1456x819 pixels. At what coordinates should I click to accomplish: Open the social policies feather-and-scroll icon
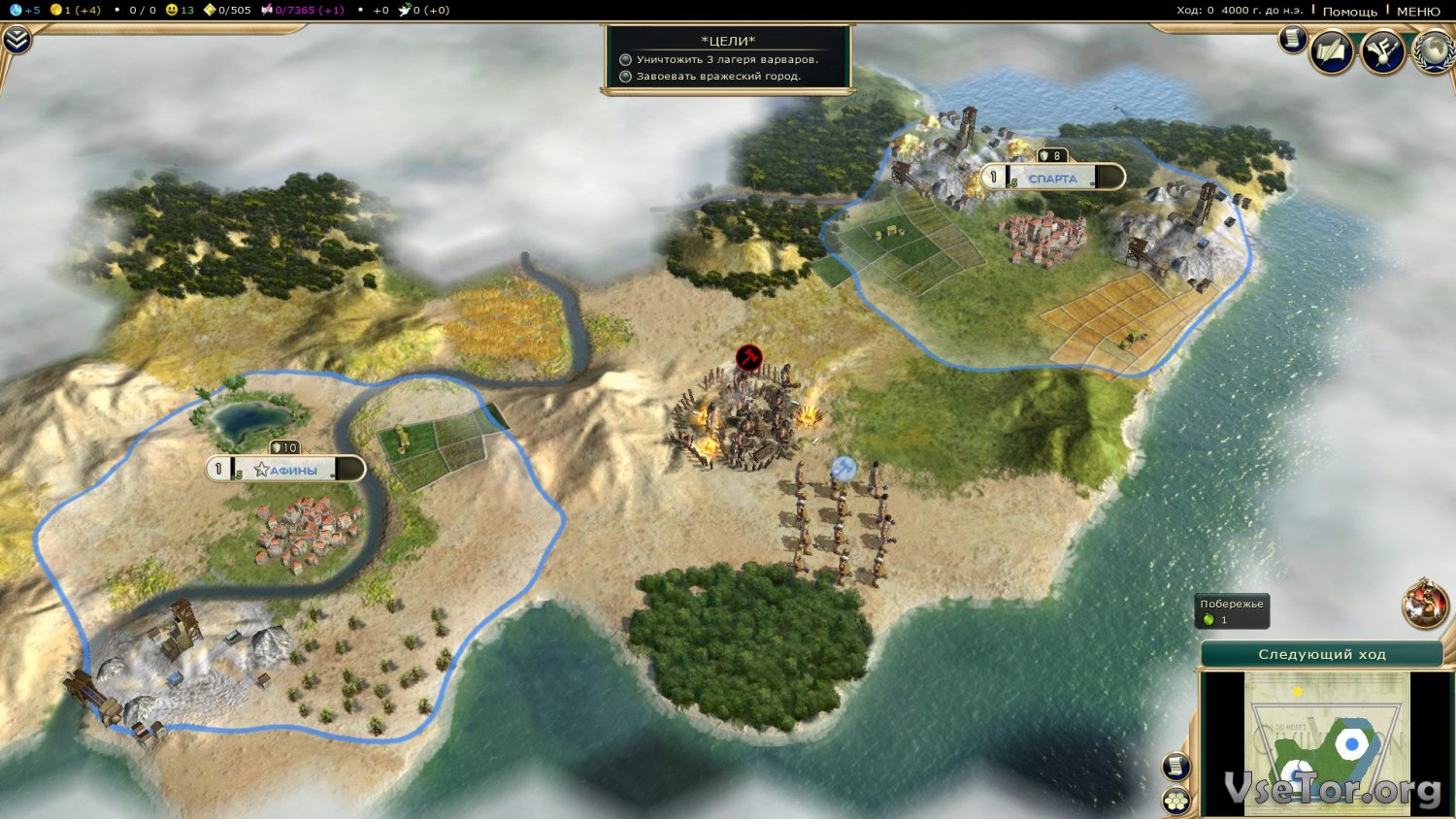click(1332, 50)
